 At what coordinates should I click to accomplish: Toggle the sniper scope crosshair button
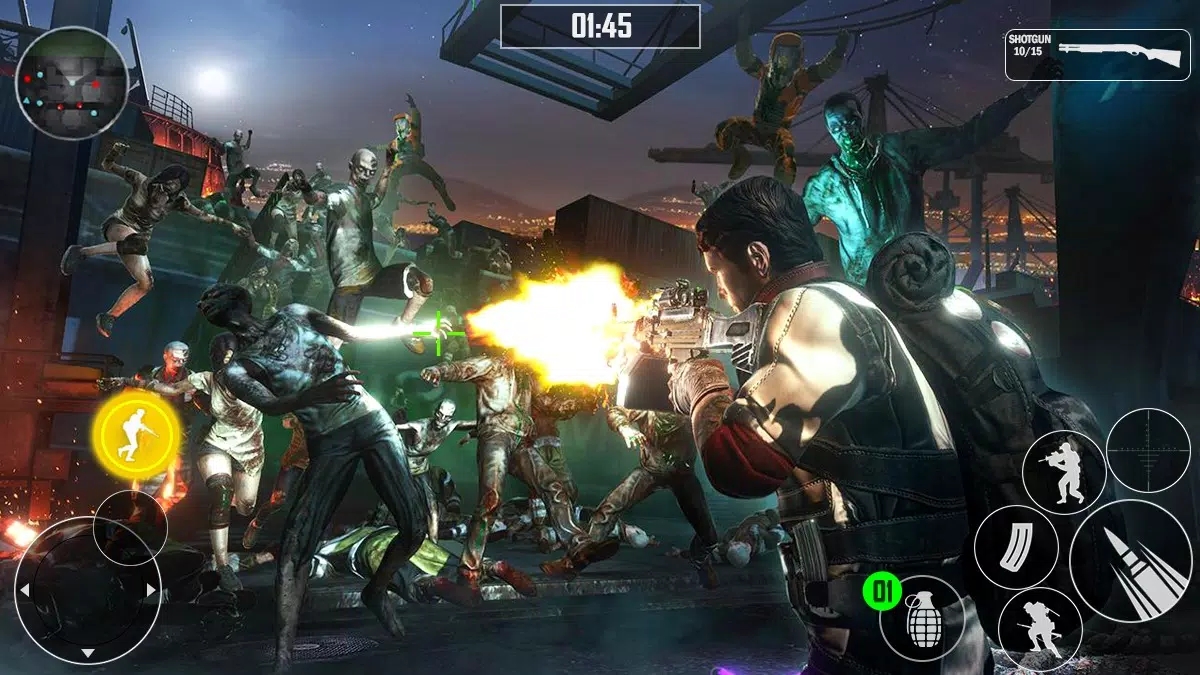point(1148,450)
